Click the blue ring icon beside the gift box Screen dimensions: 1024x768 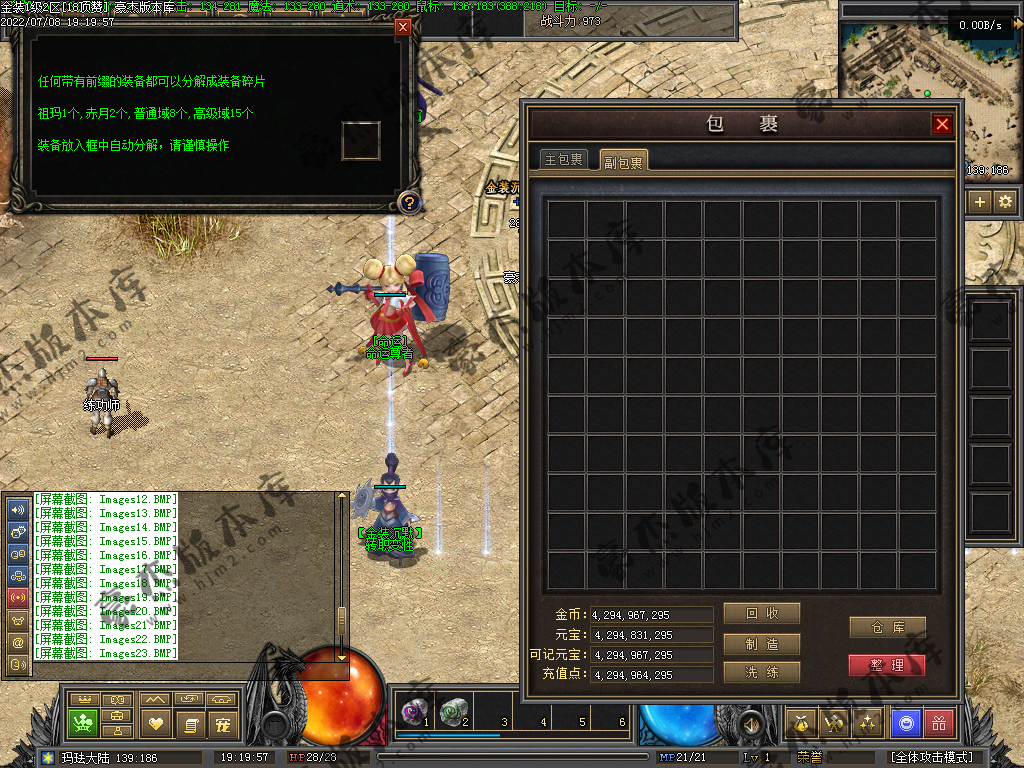(905, 722)
